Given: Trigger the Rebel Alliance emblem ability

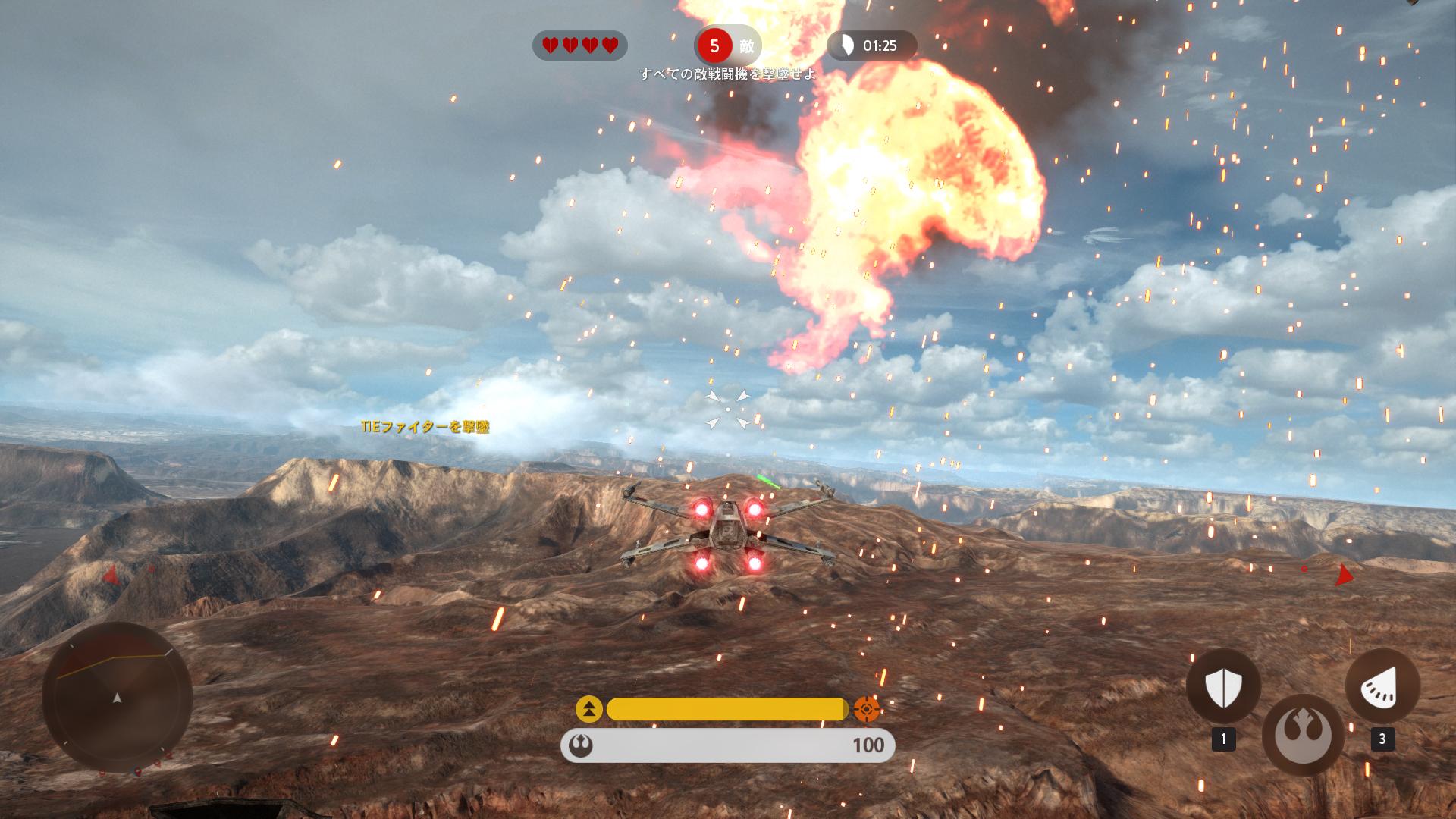Looking at the screenshot, I should pyautogui.click(x=1302, y=734).
